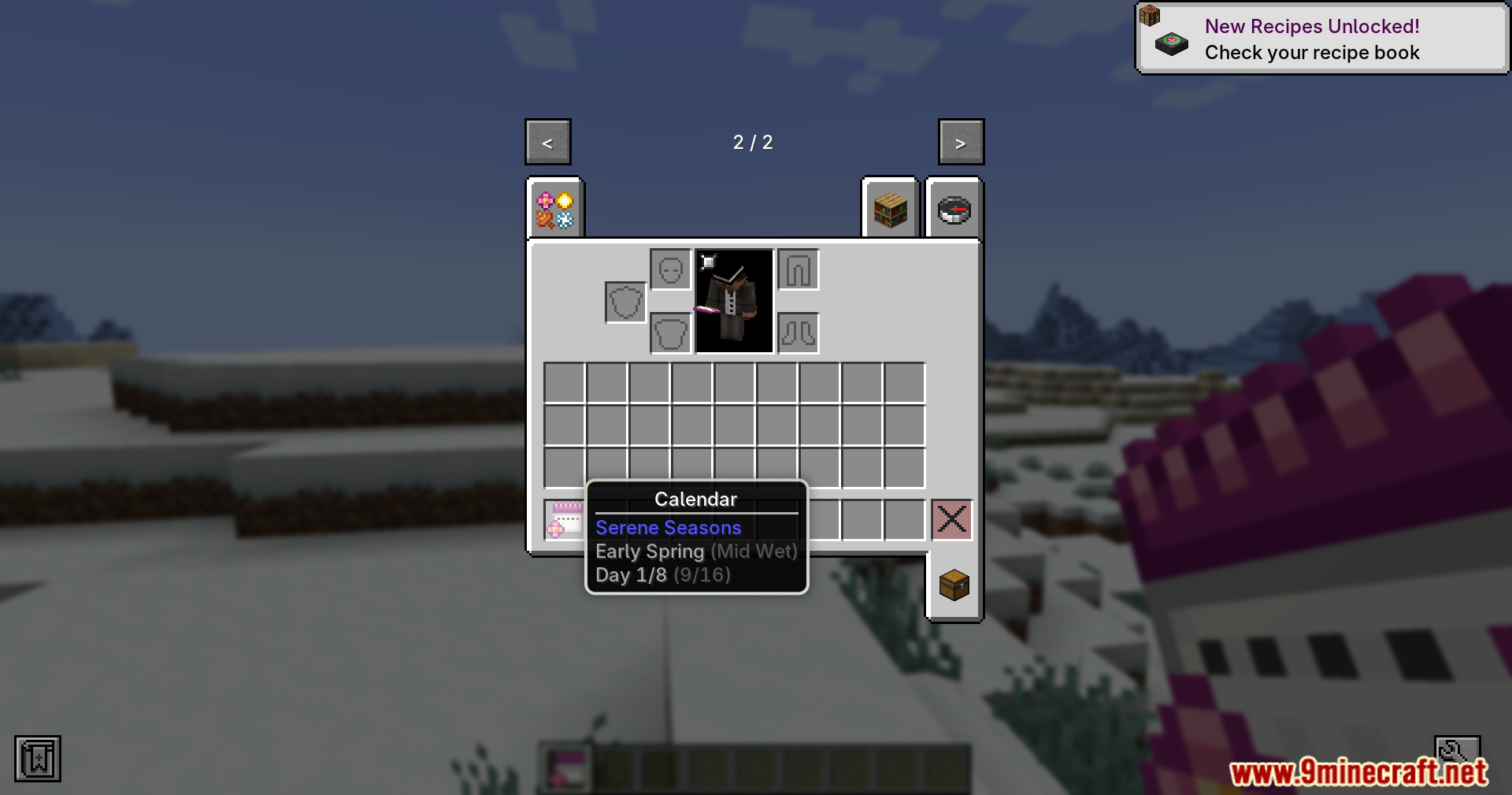Open the compass recipe gauge tab
Image resolution: width=1512 pixels, height=795 pixels.
[x=953, y=209]
